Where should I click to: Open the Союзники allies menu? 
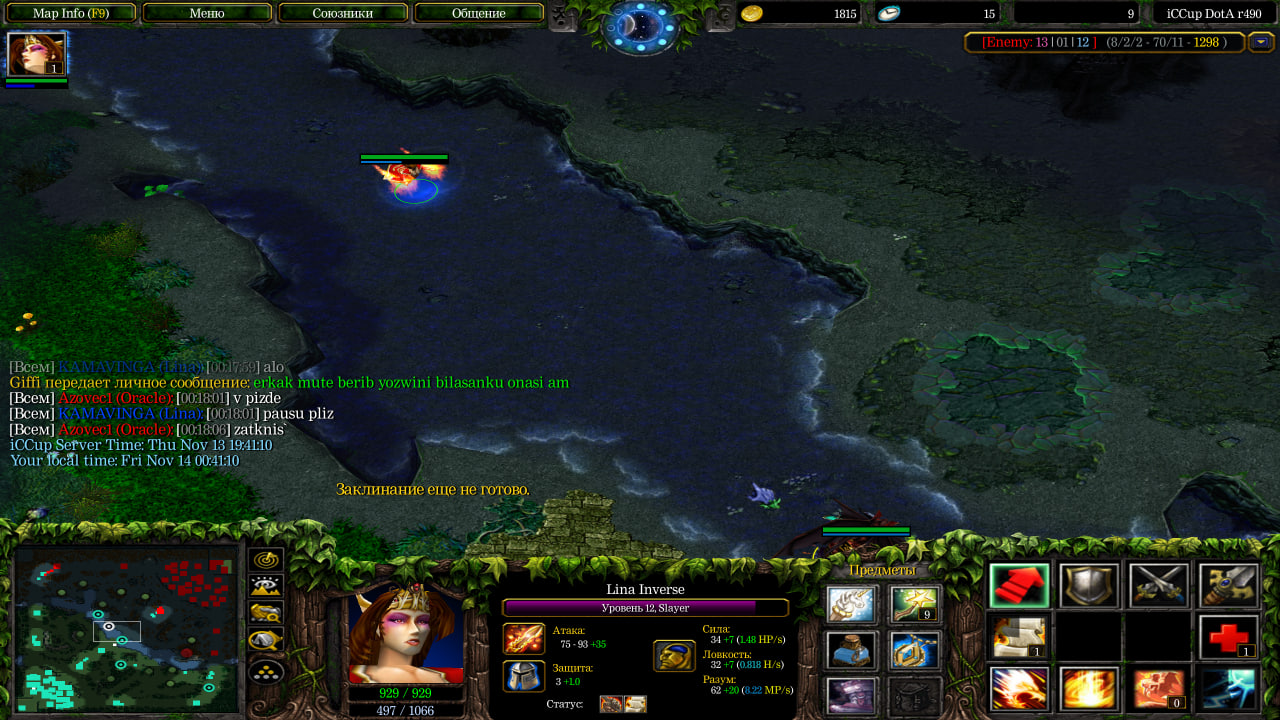click(343, 13)
